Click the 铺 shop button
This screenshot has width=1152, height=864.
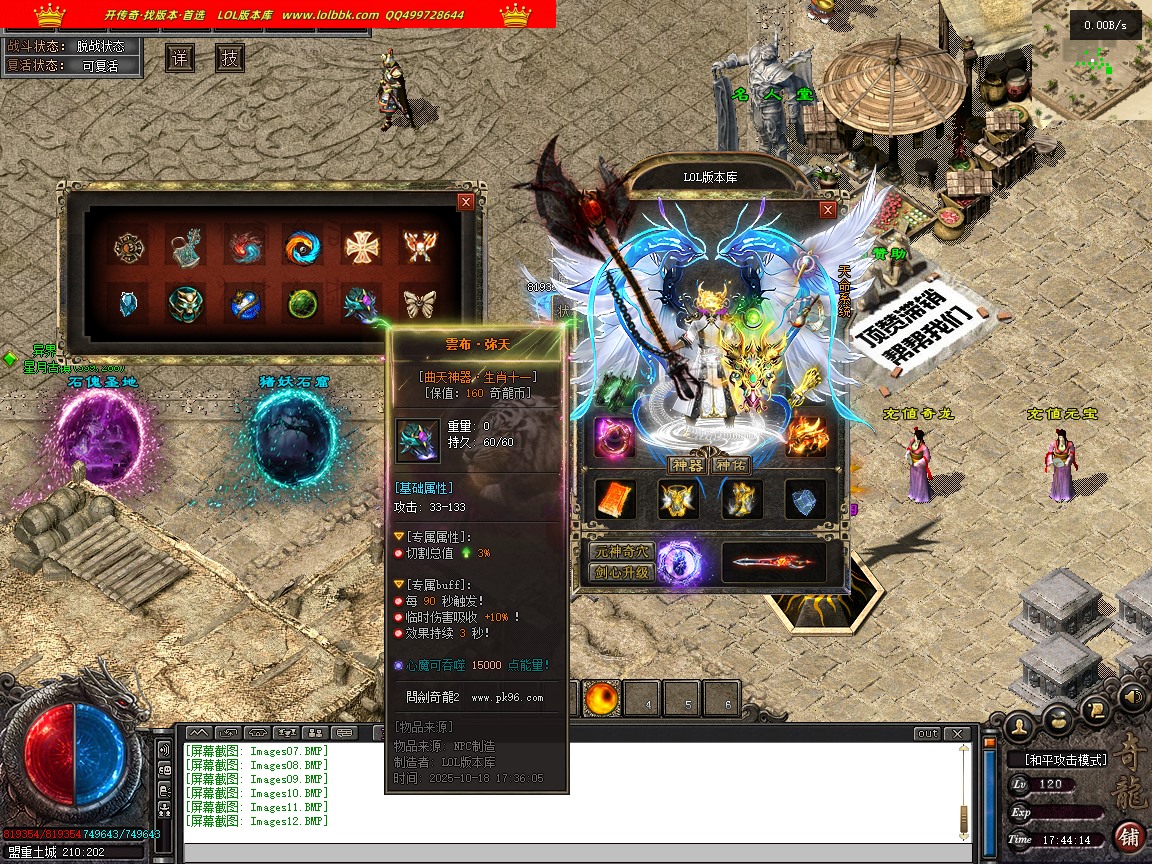tap(1130, 835)
